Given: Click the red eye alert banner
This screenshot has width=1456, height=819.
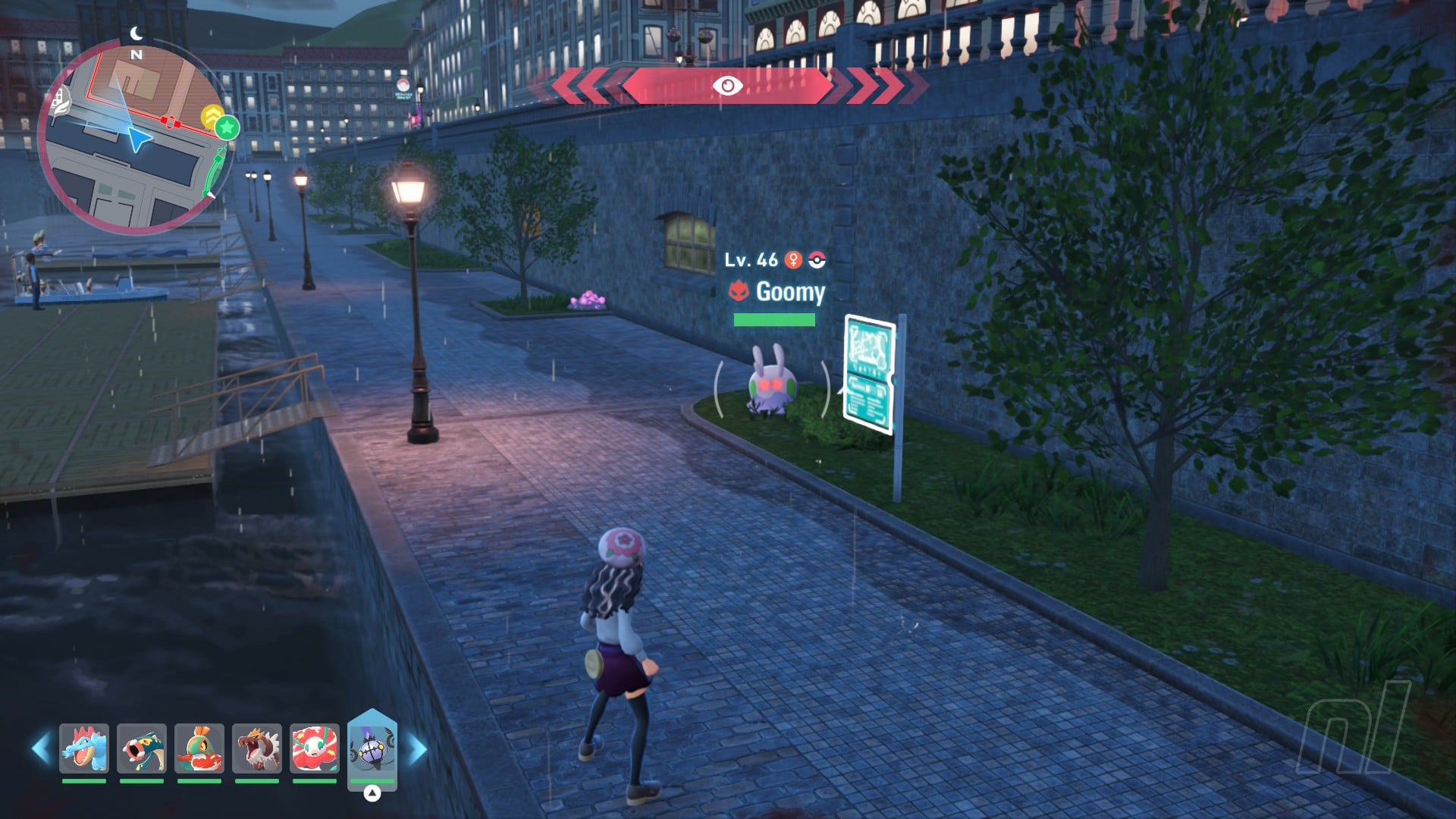Looking at the screenshot, I should click(727, 86).
